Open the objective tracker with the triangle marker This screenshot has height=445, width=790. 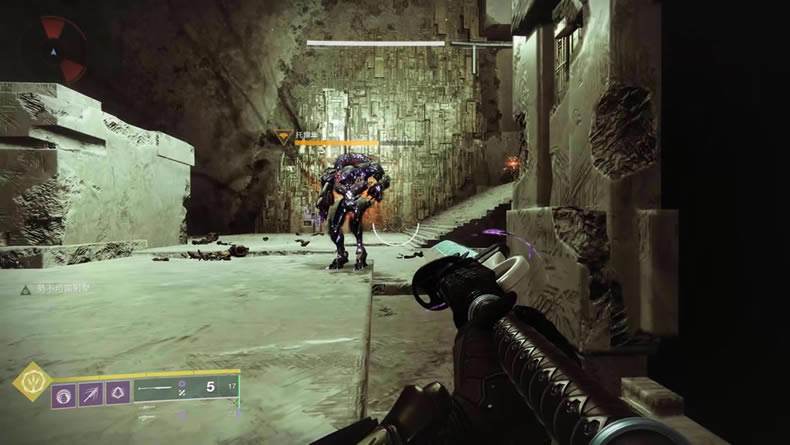[x=27, y=290]
